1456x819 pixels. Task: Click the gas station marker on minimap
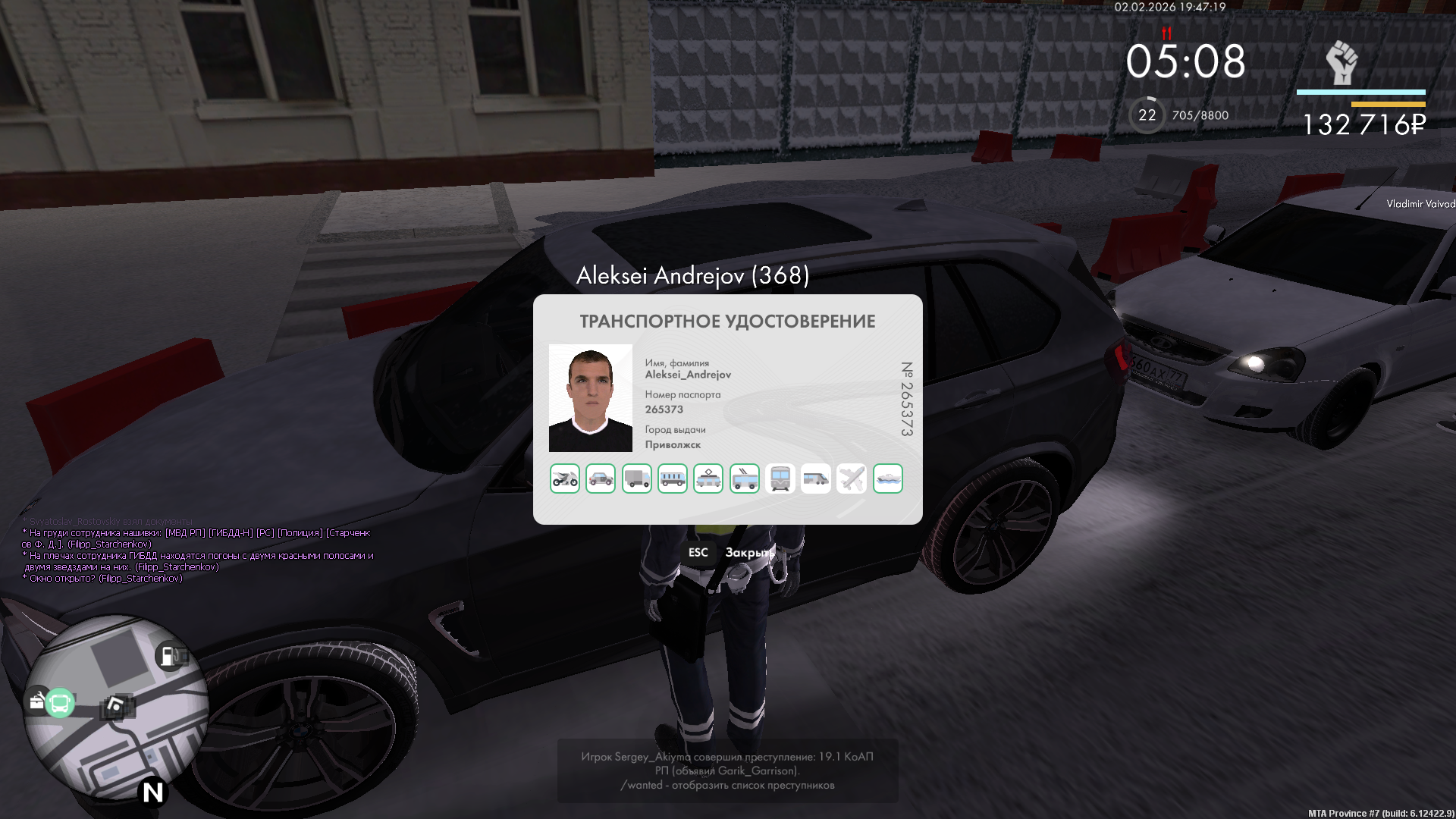168,656
